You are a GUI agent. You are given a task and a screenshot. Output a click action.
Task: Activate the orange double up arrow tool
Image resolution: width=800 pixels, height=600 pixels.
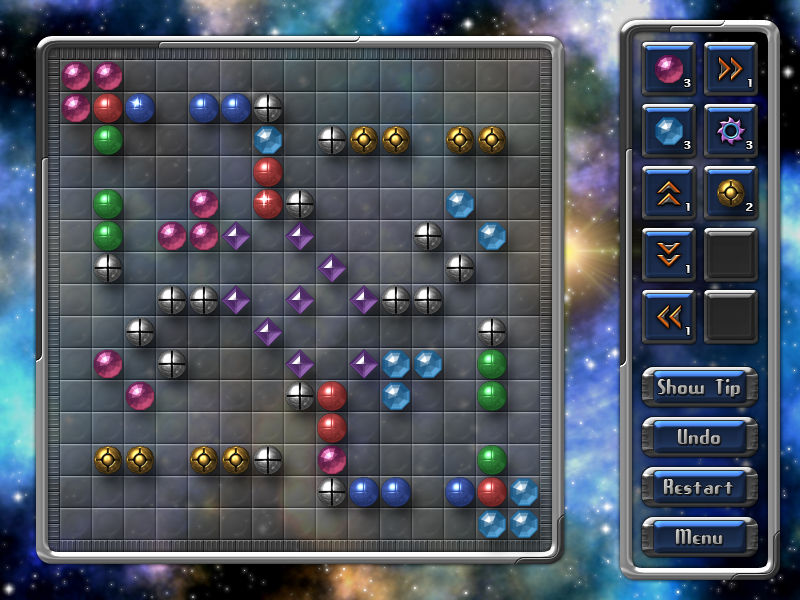pyautogui.click(x=668, y=192)
